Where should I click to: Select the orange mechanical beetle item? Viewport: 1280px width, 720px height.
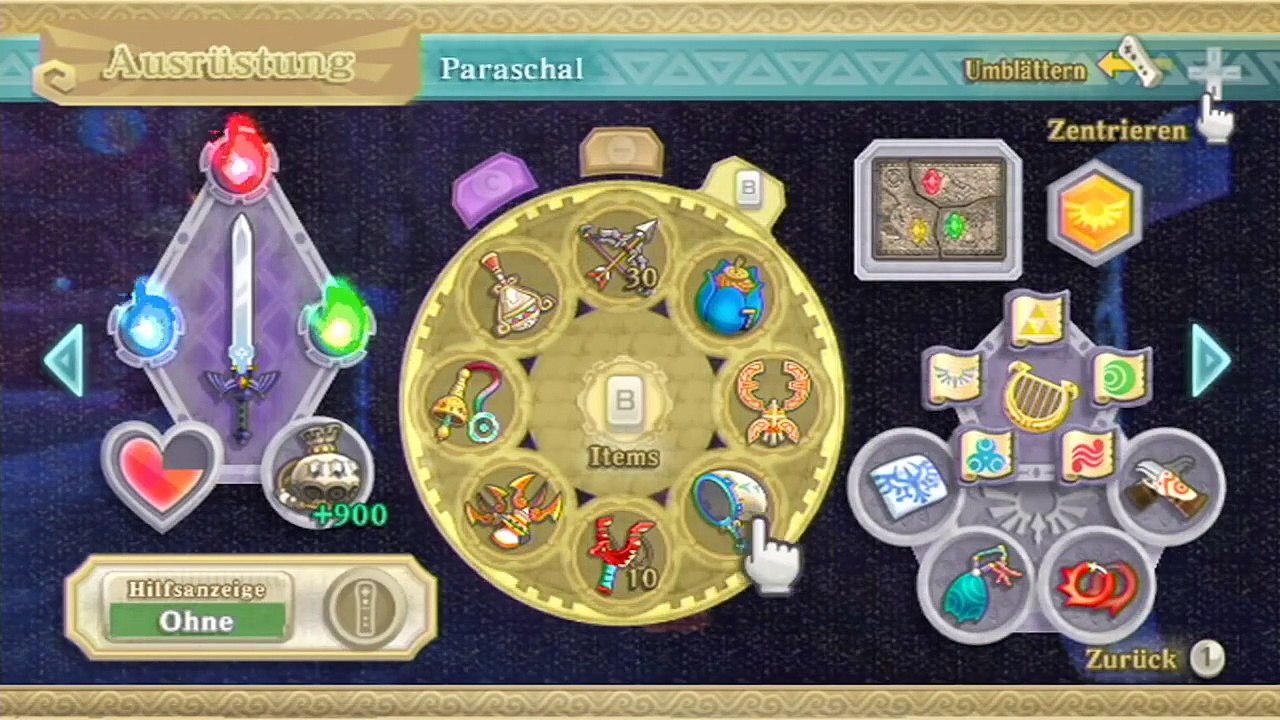pos(776,402)
